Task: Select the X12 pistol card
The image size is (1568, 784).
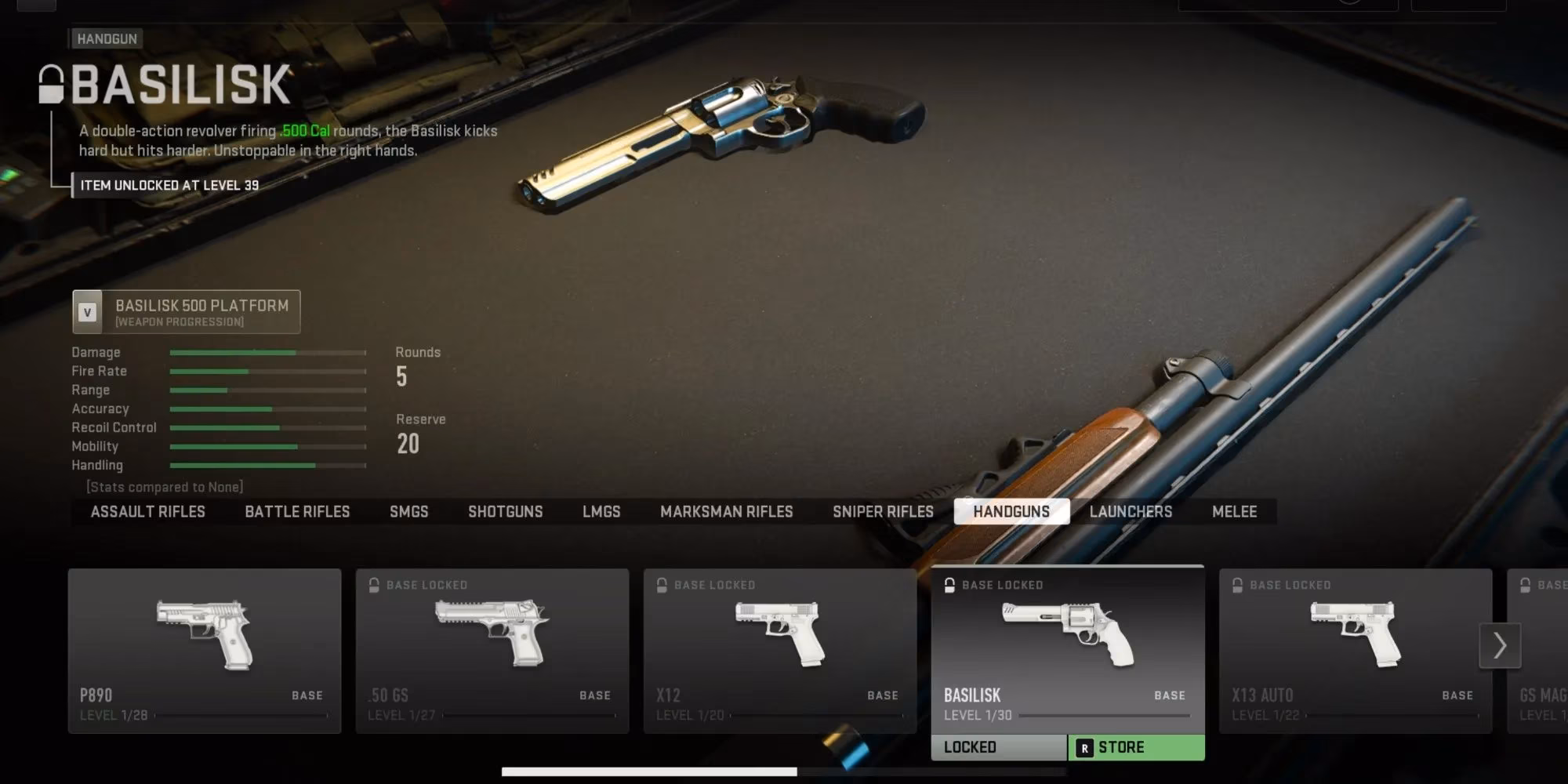Action: [x=780, y=651]
